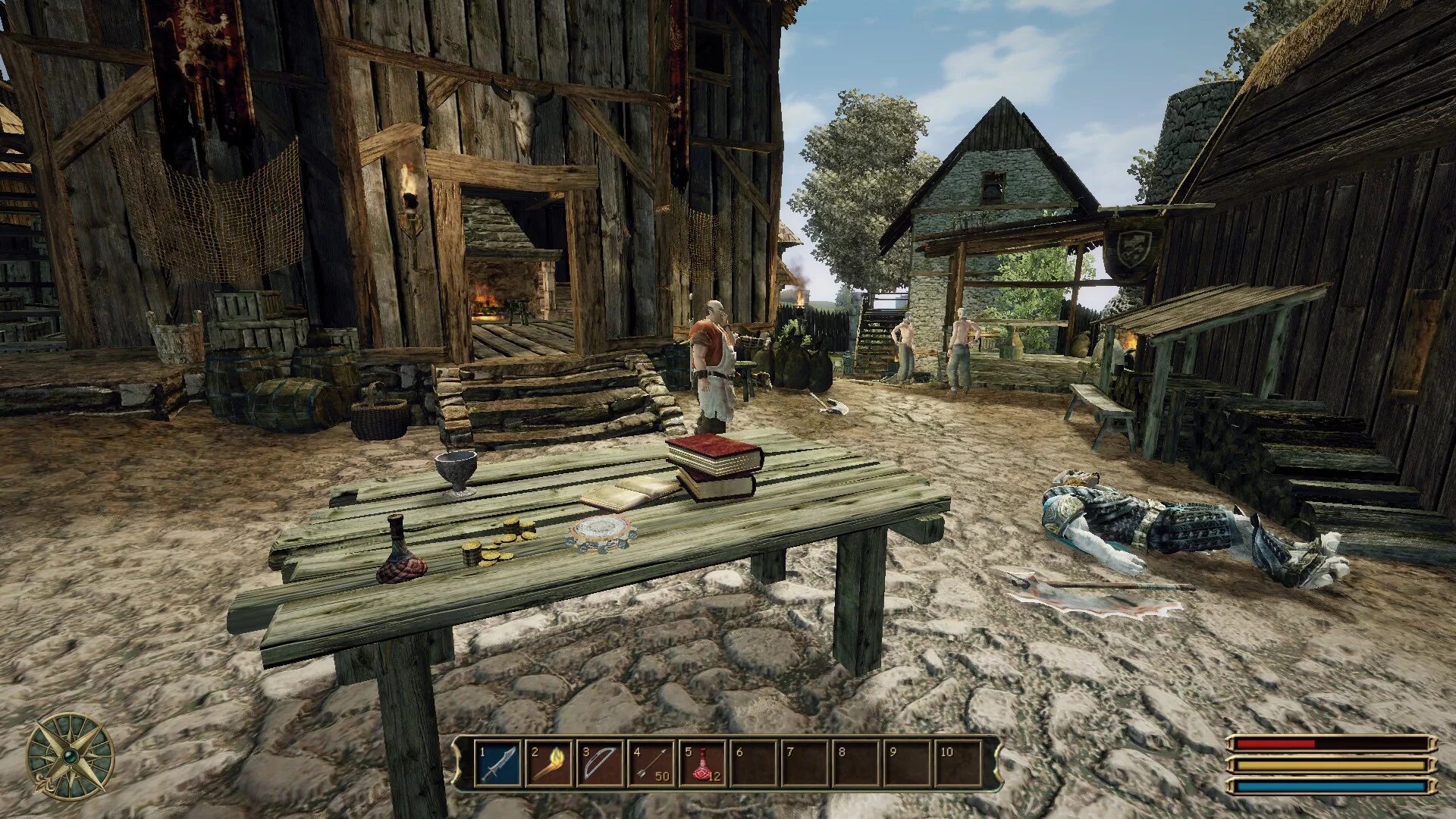The height and width of the screenshot is (819, 1456).
Task: Select the sword in hotbar slot 1
Action: [x=498, y=764]
